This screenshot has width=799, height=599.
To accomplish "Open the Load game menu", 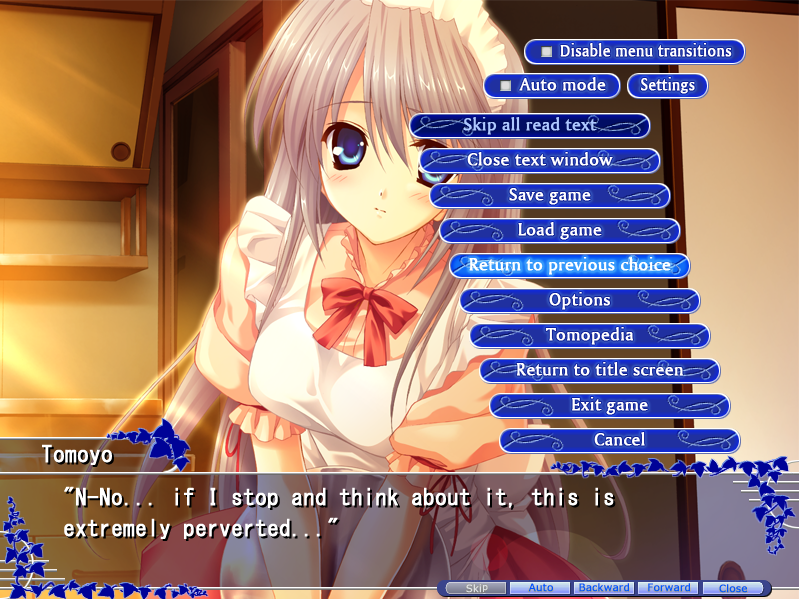I will coord(560,230).
